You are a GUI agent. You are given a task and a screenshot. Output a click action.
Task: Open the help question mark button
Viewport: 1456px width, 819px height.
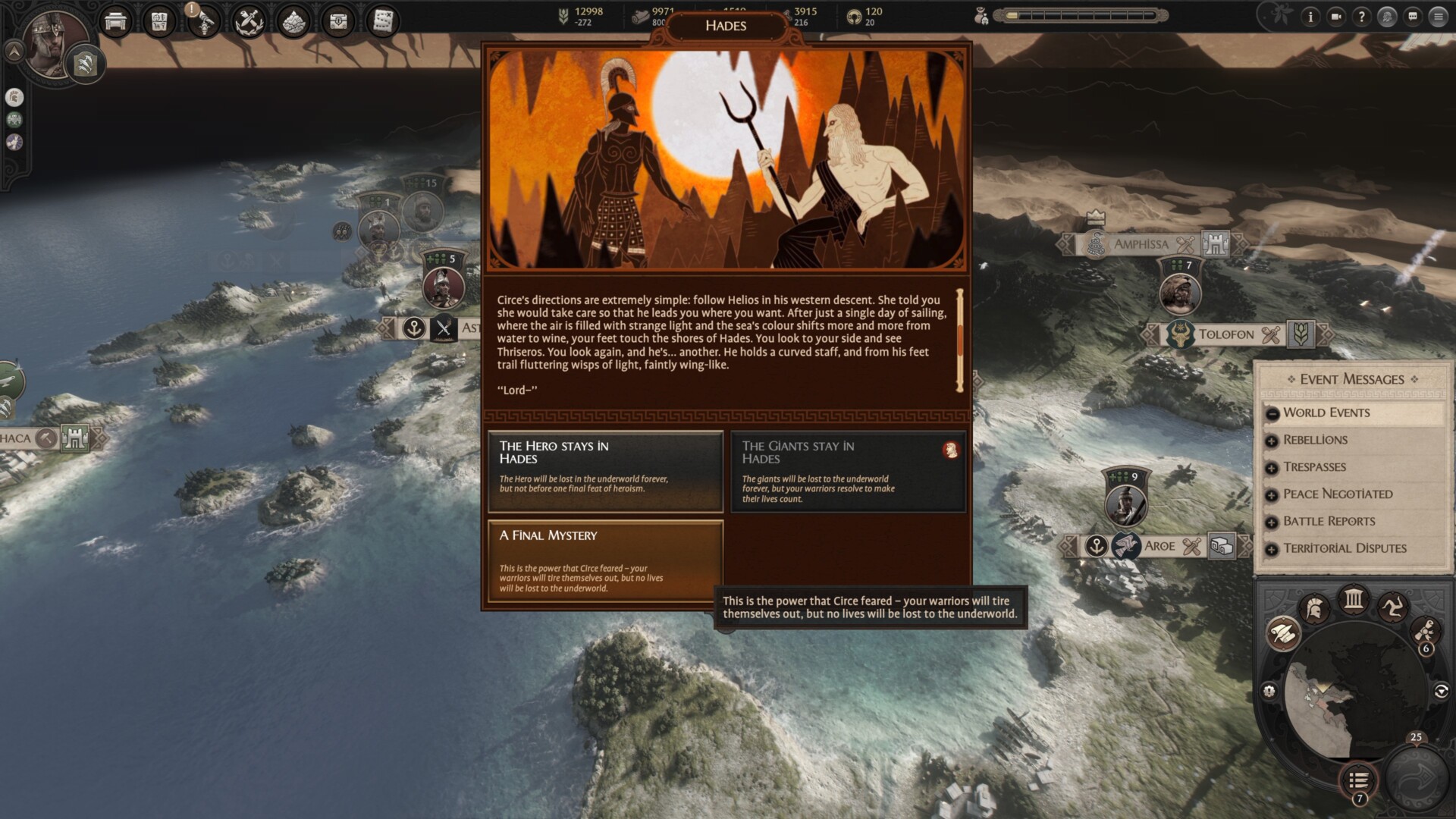1361,17
